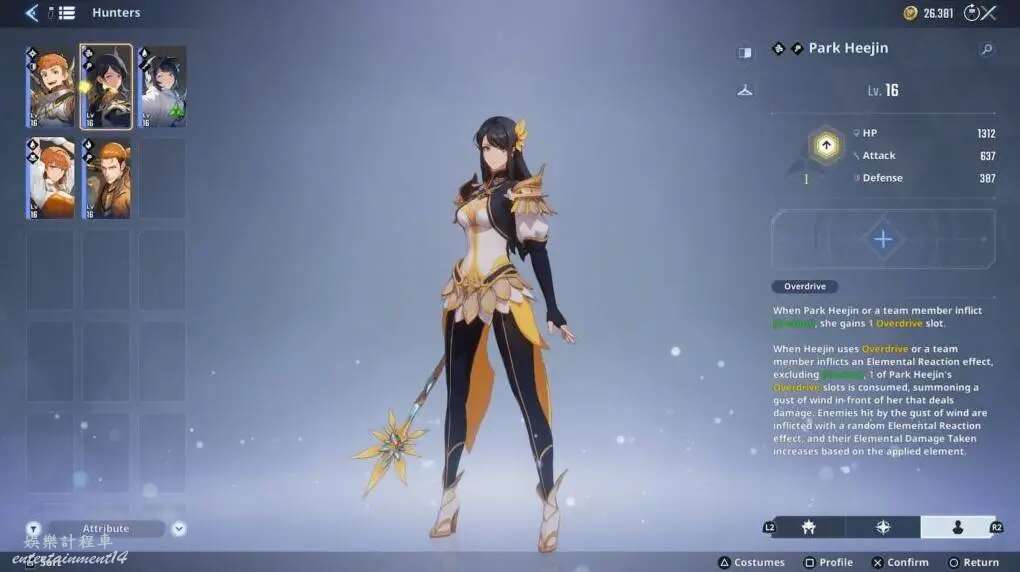Open the magnifier detail view for Park Heejin
This screenshot has height=572, width=1020.
click(x=986, y=49)
